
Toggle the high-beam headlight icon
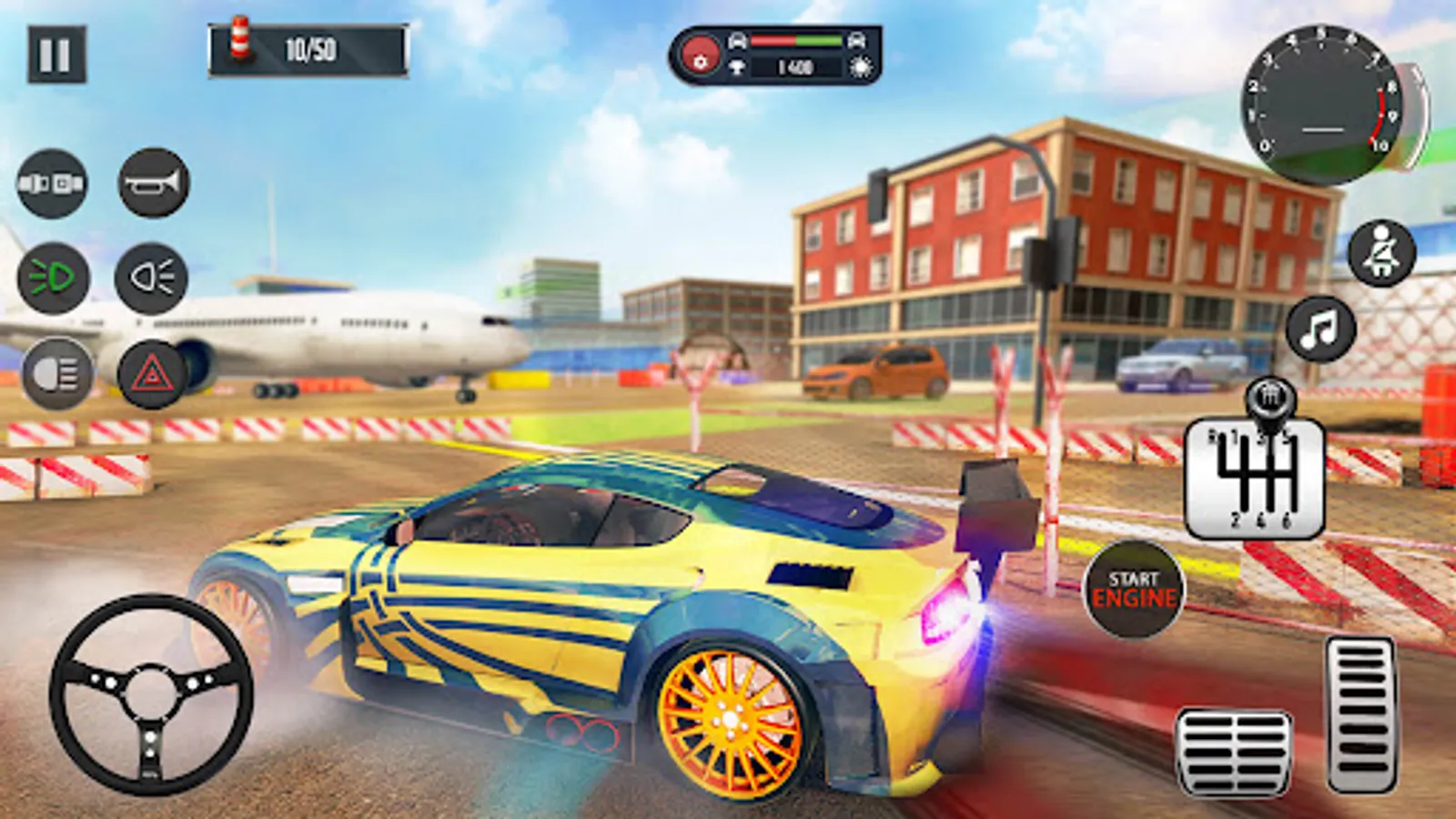tap(151, 278)
